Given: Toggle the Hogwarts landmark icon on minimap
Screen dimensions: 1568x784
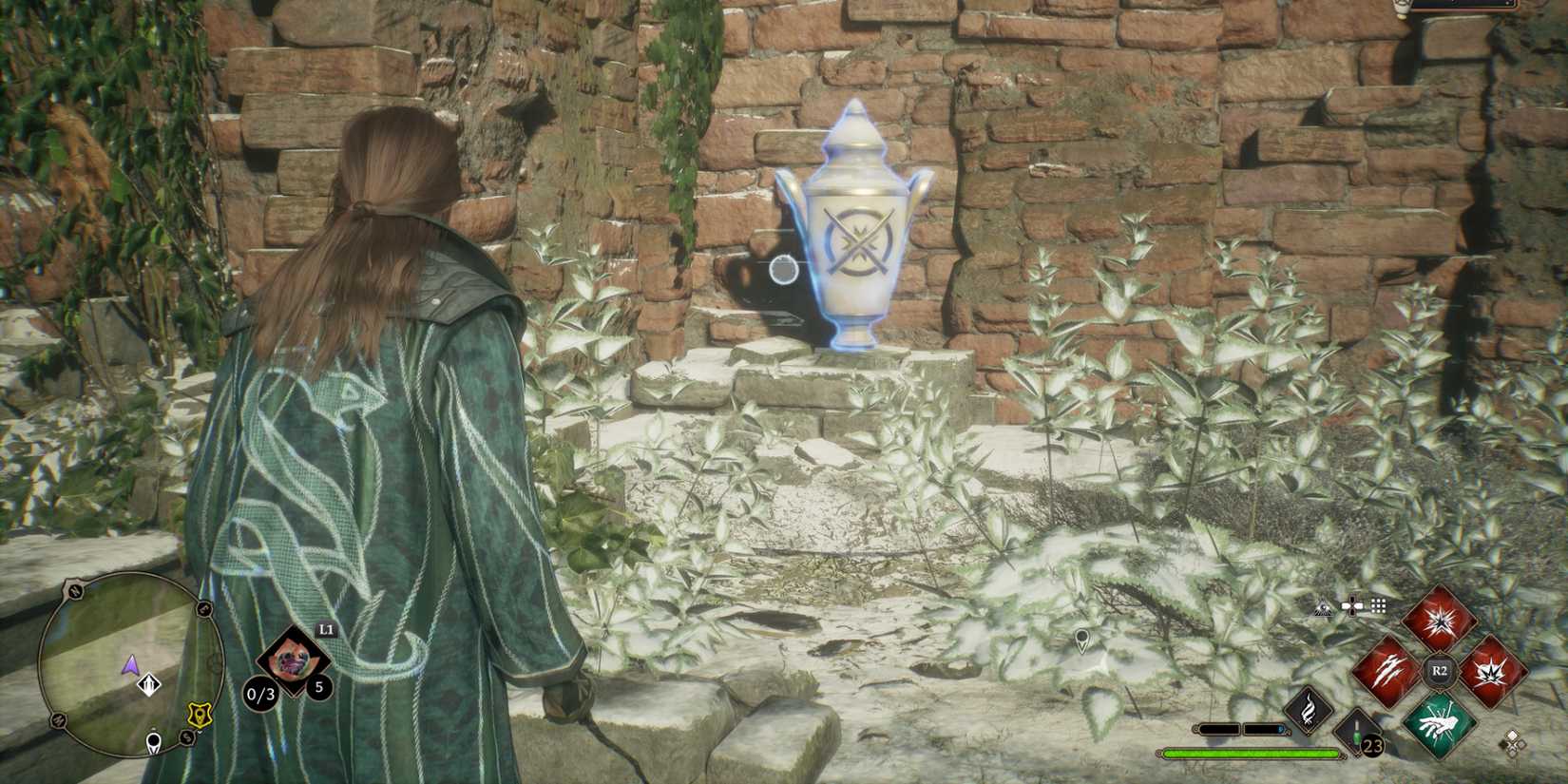Looking at the screenshot, I should point(148,683).
